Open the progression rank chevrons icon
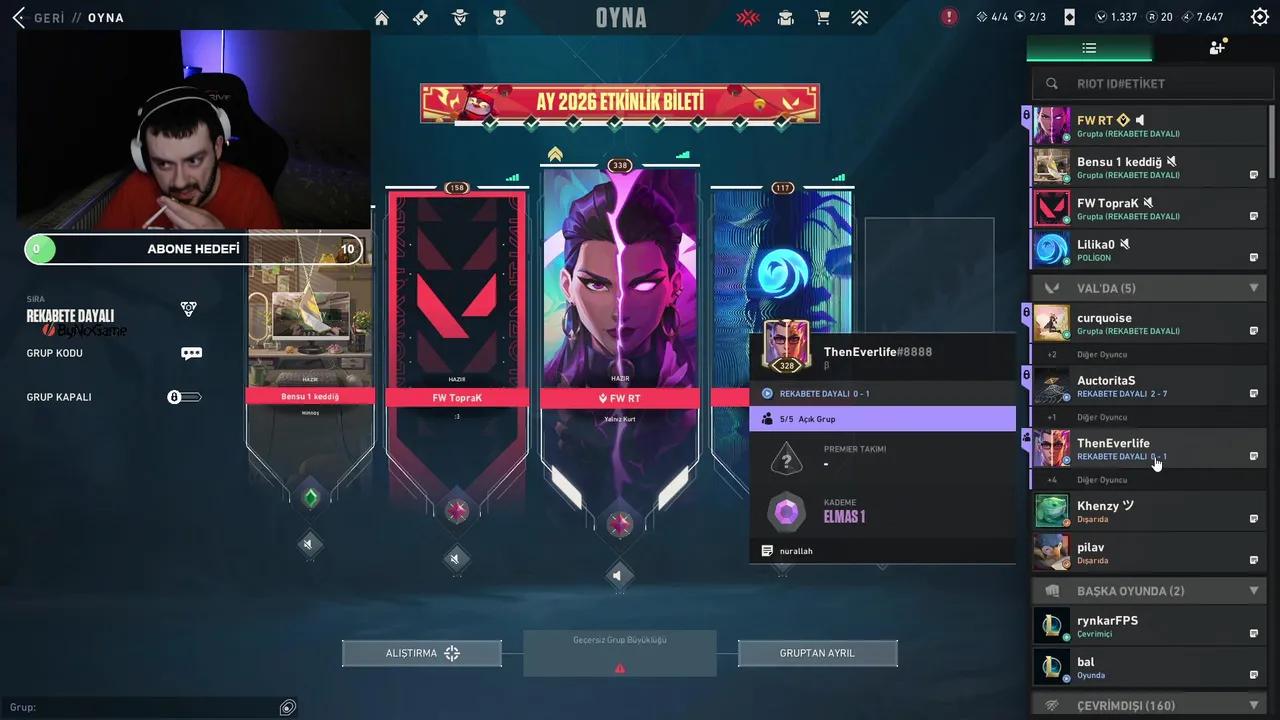The width and height of the screenshot is (1280, 720). (x=859, y=17)
